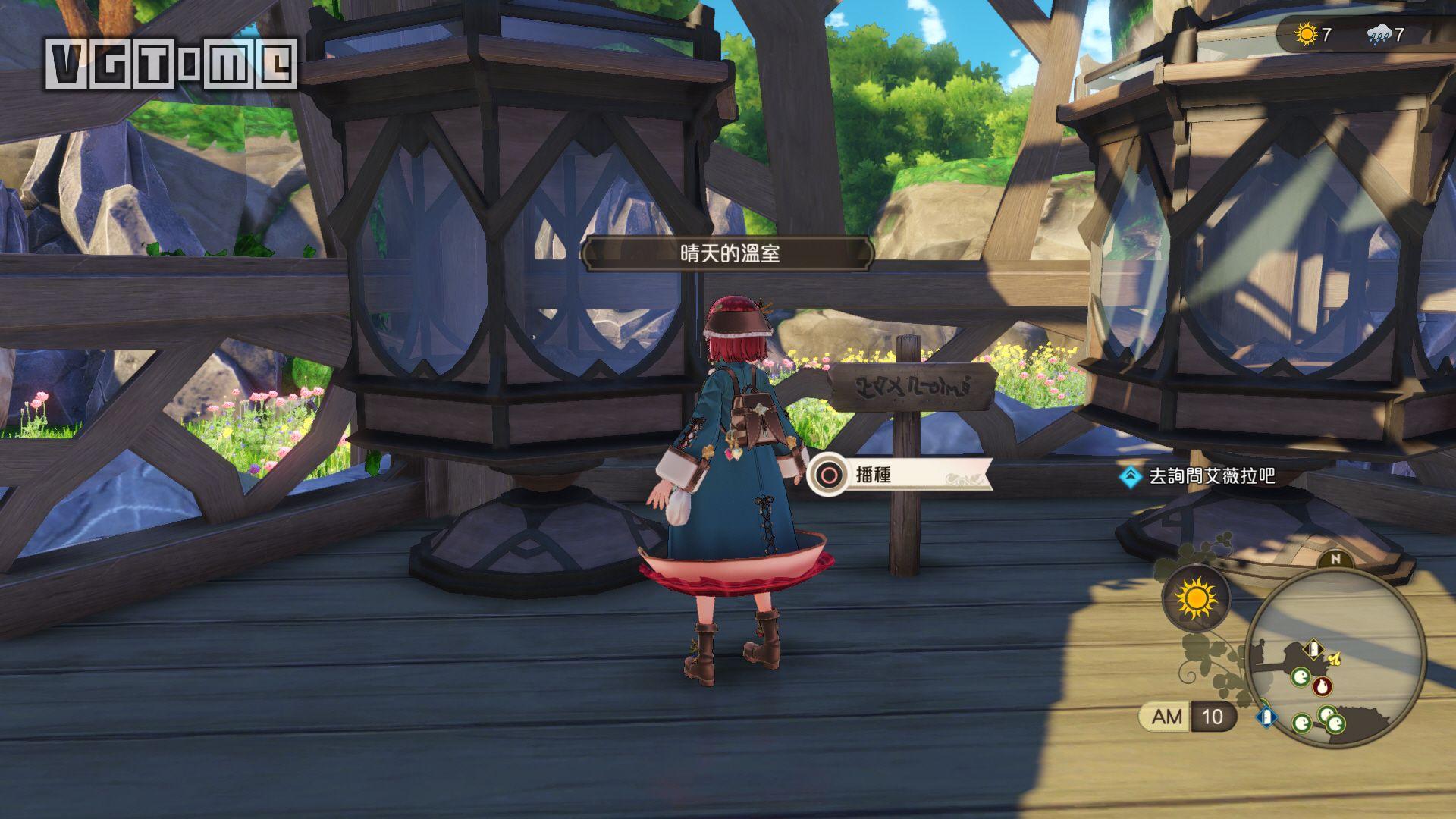
Task: Select the 播種 sow-seeds prompt
Action: click(899, 475)
